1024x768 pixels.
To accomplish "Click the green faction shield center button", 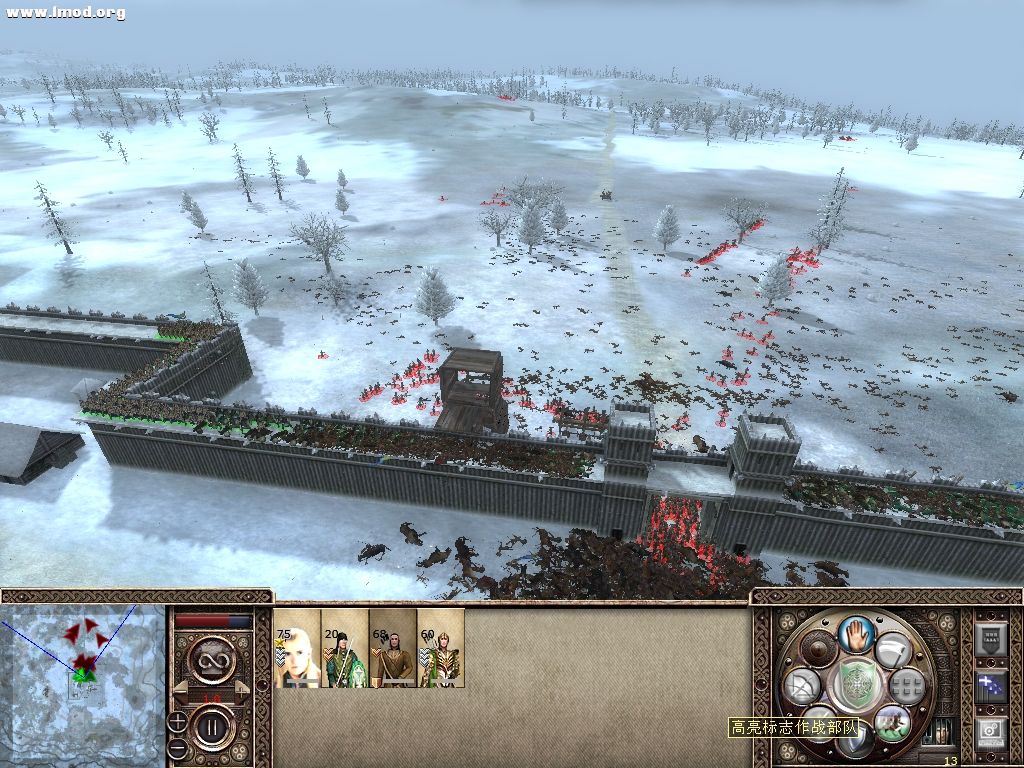I will tap(855, 683).
